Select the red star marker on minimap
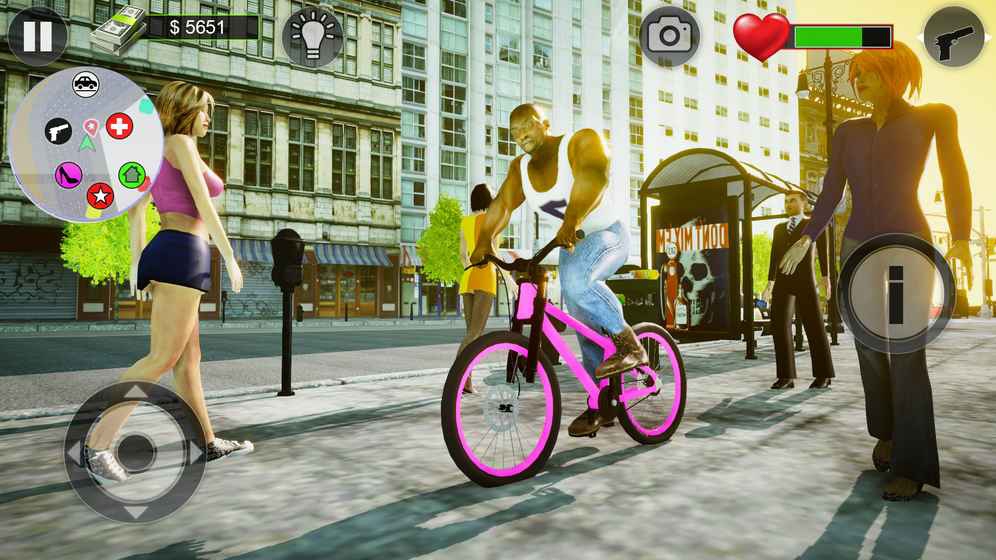This screenshot has height=560, width=996. coord(99,196)
